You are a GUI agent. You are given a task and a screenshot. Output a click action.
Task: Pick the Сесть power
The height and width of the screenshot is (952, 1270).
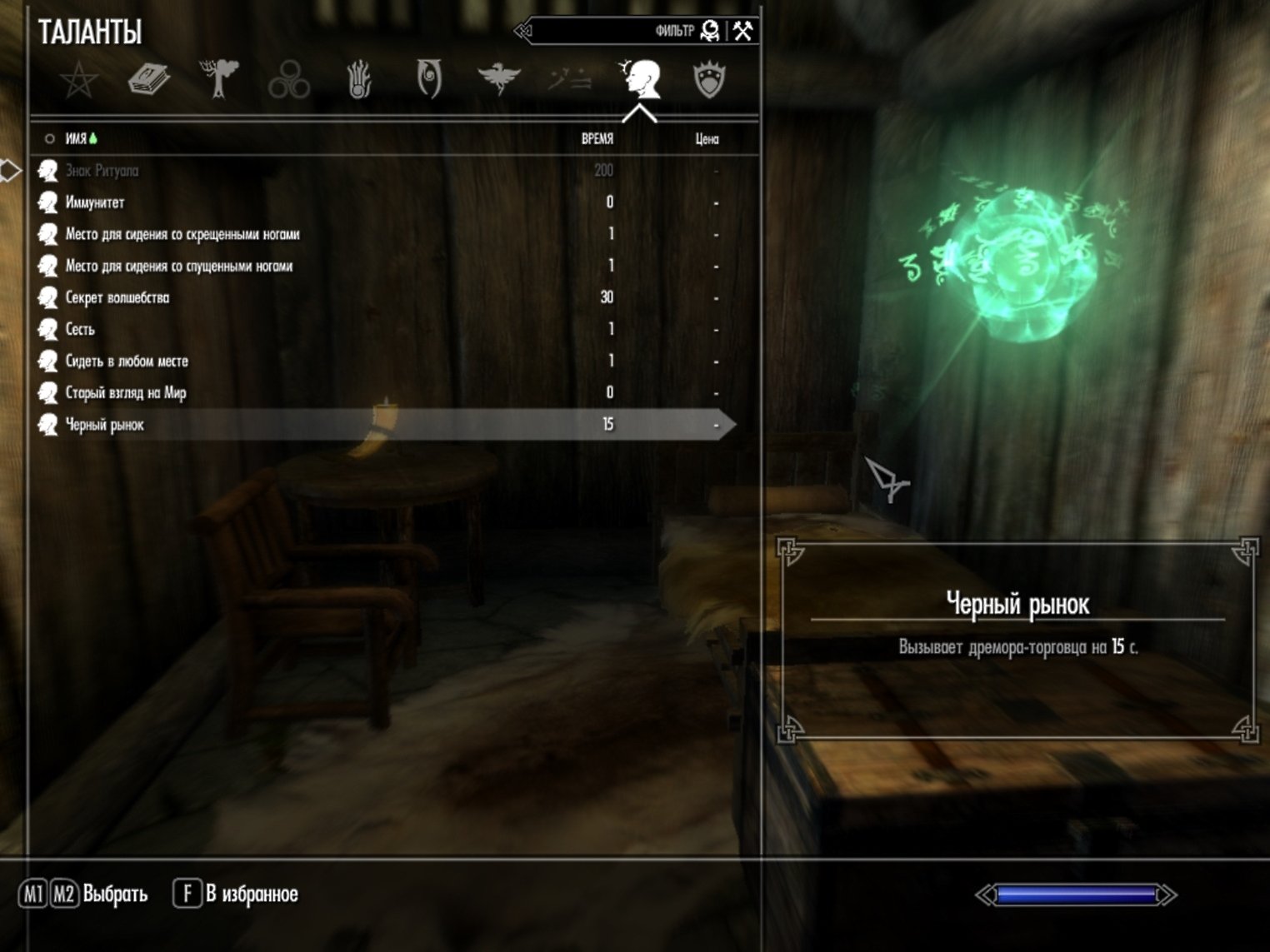[80, 329]
